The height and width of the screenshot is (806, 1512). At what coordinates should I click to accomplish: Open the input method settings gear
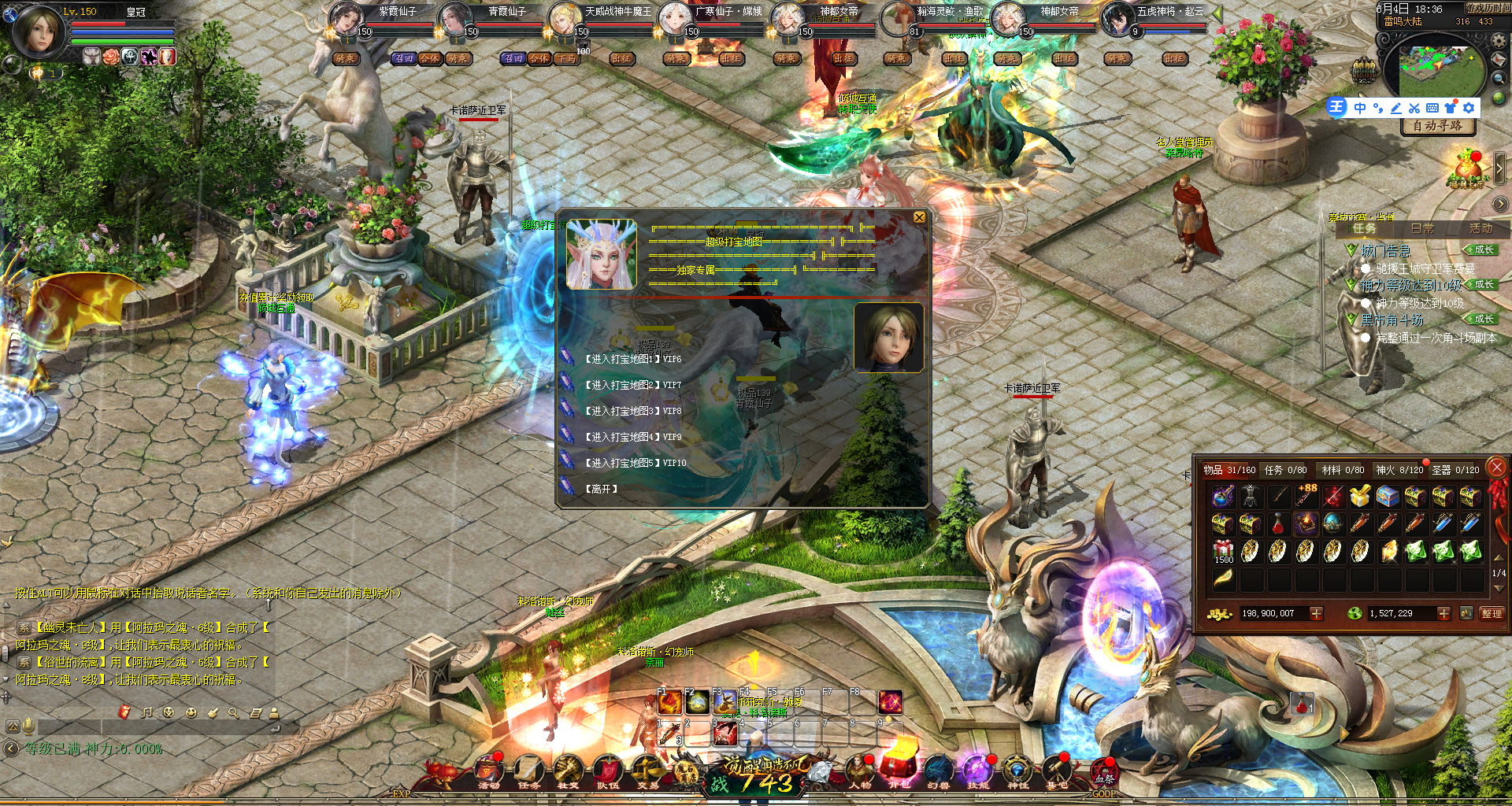click(x=1469, y=108)
